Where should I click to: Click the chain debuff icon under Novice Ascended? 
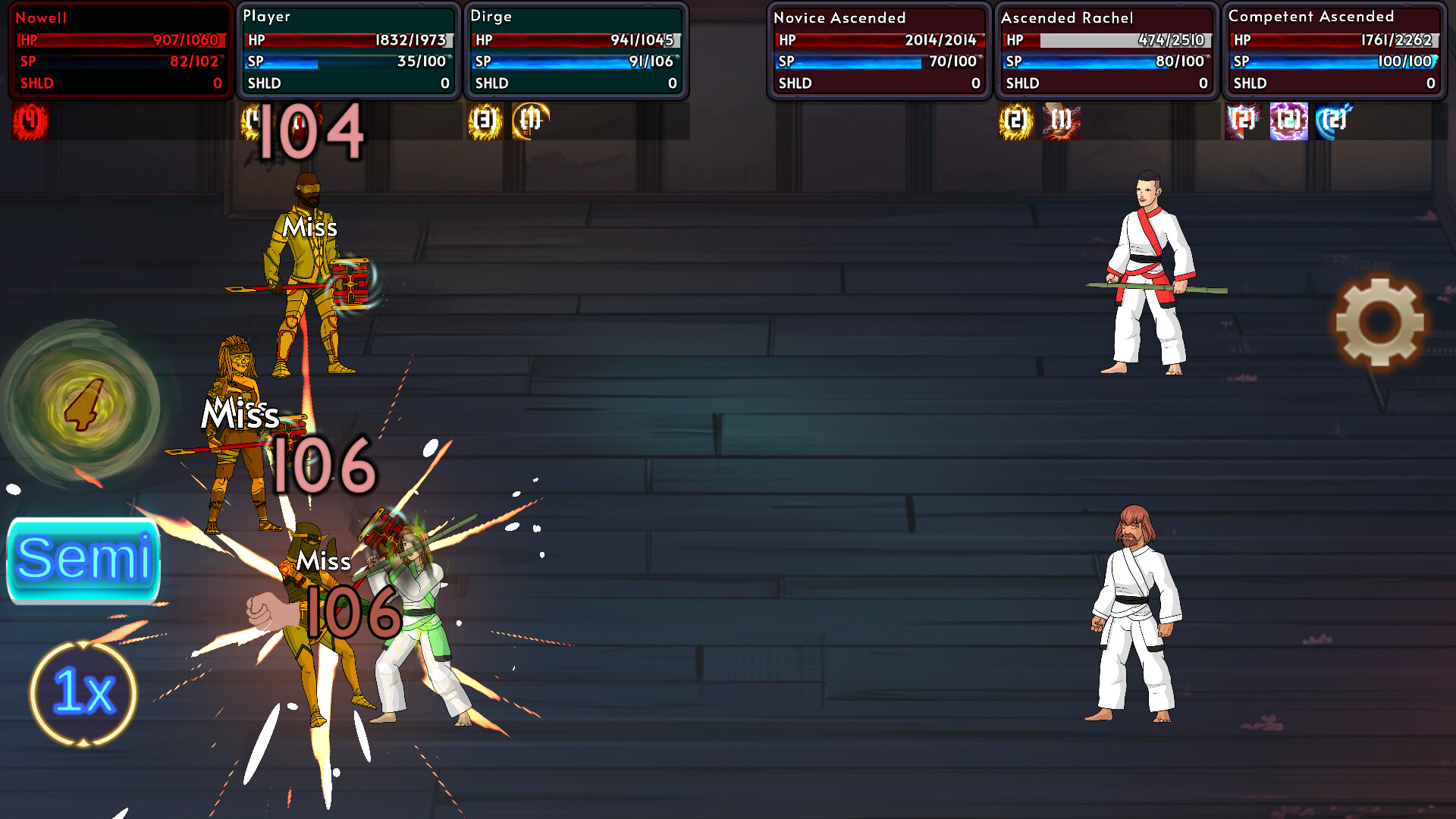(1060, 122)
